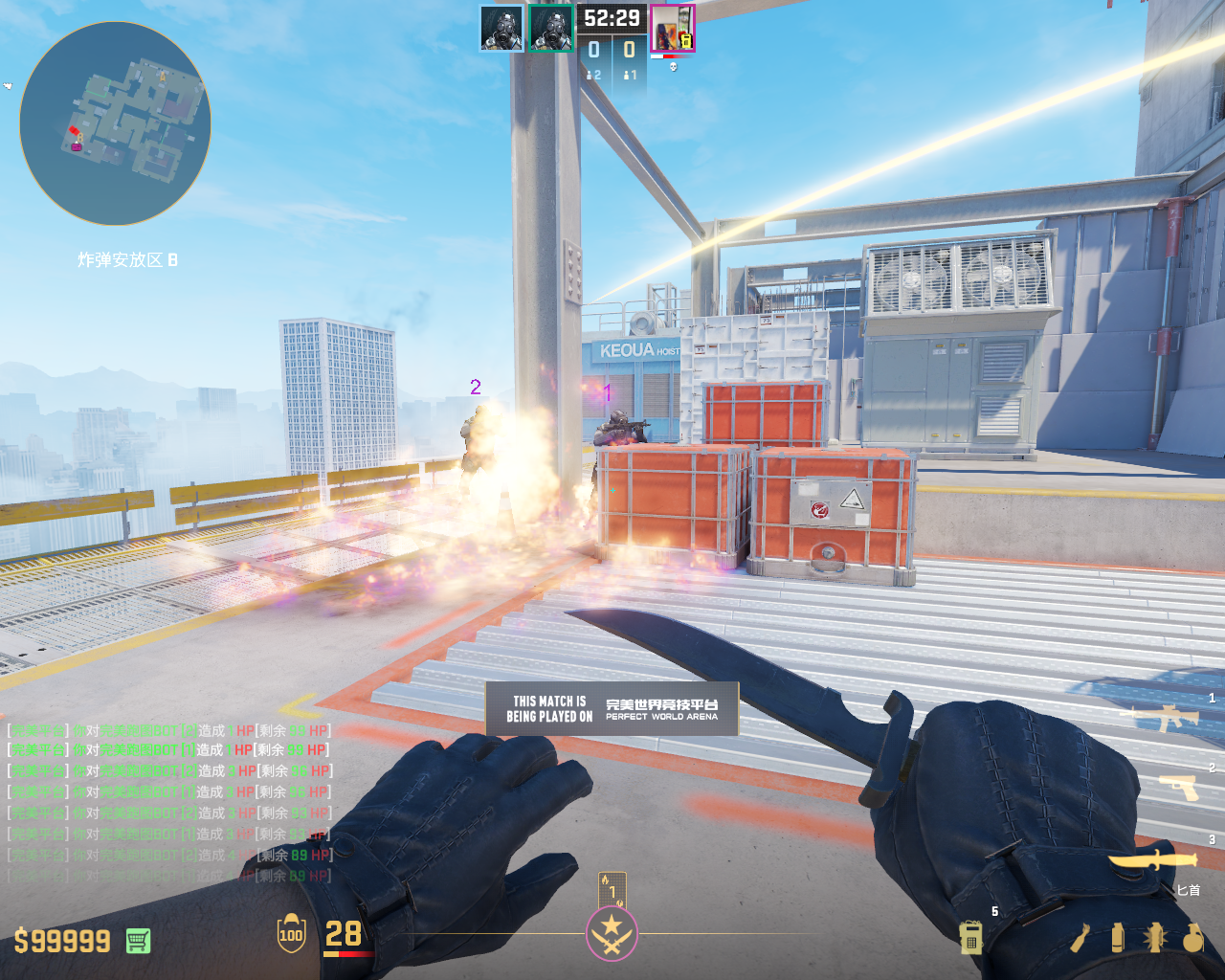Select the light-blue bordered bot avatar
This screenshot has height=980, width=1225.
point(501,28)
